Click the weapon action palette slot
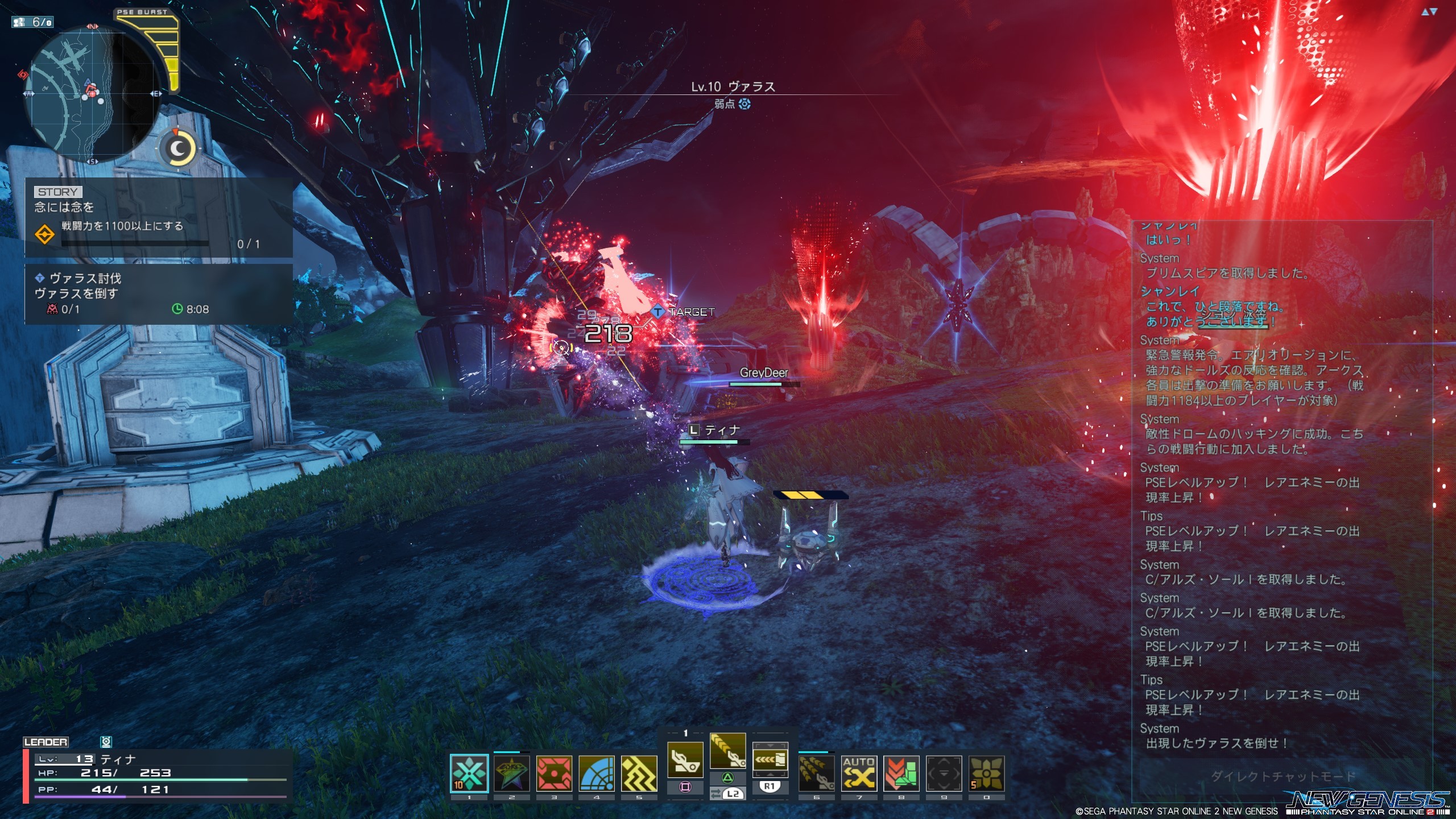 [770, 760]
